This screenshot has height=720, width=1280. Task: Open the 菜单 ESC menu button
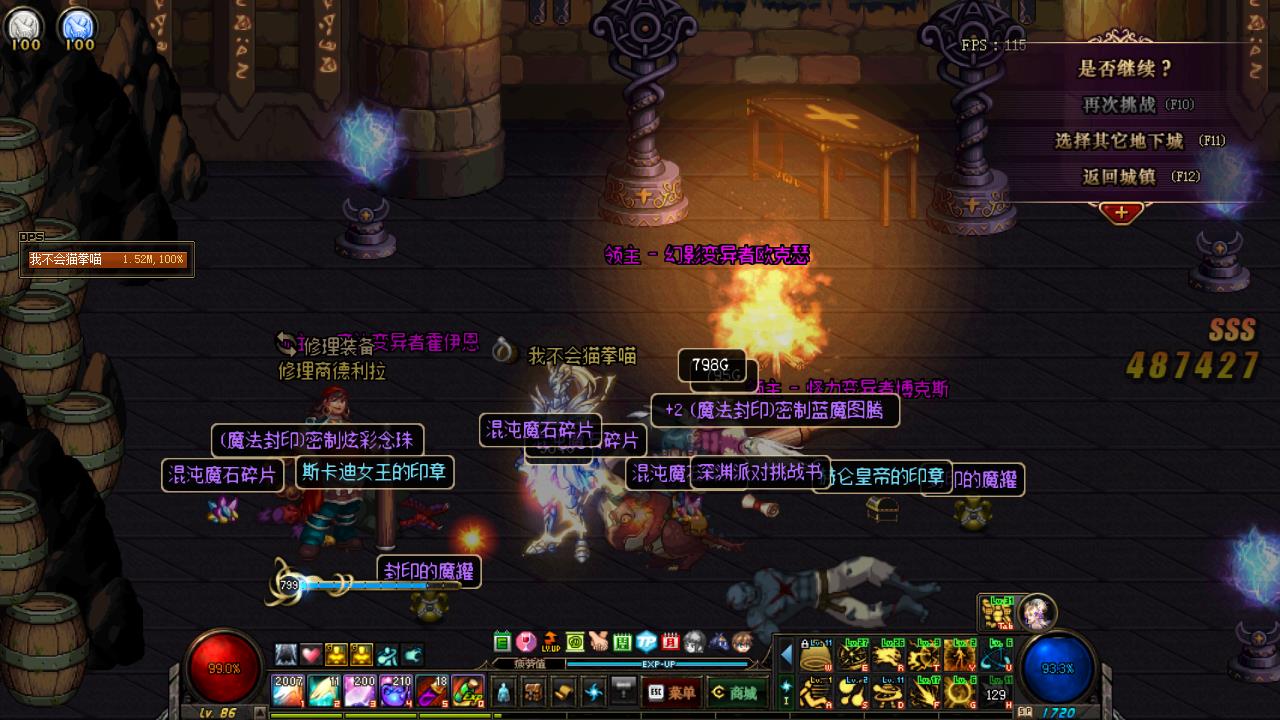(671, 691)
